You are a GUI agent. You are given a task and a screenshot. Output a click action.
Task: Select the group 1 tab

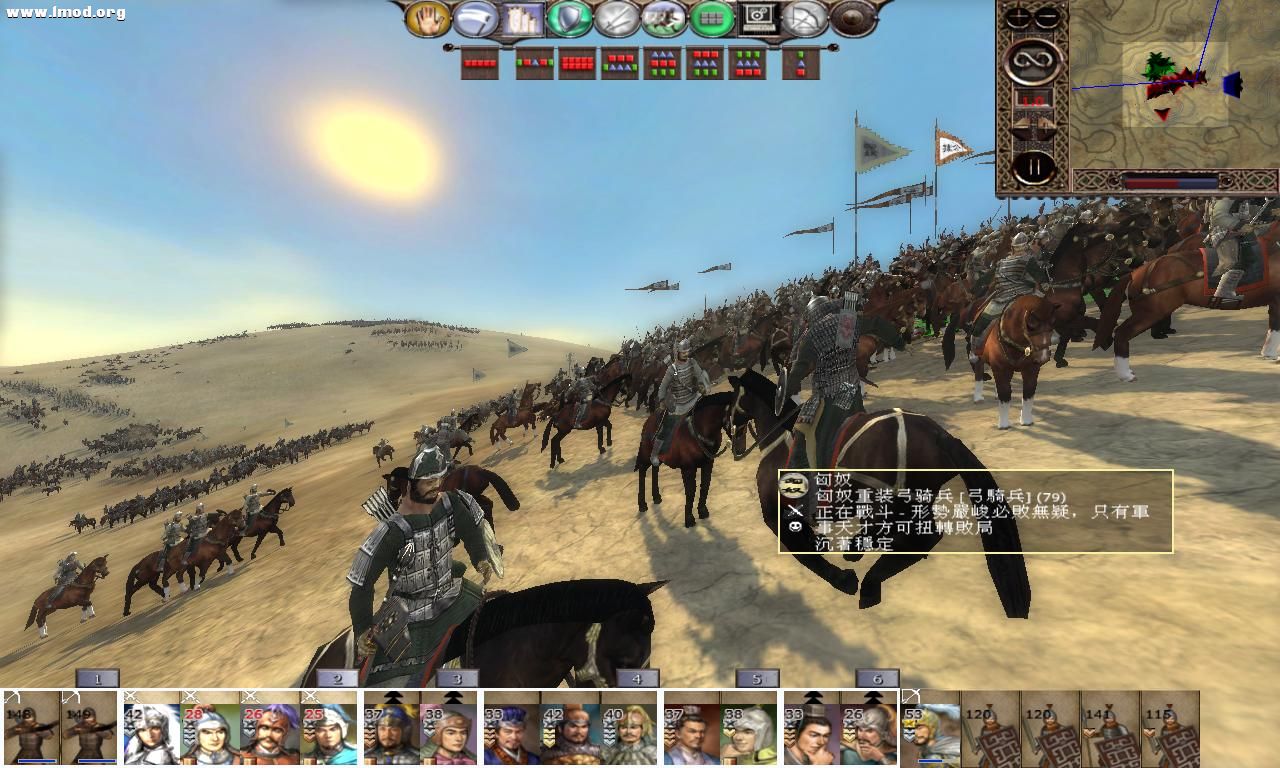[x=97, y=677]
